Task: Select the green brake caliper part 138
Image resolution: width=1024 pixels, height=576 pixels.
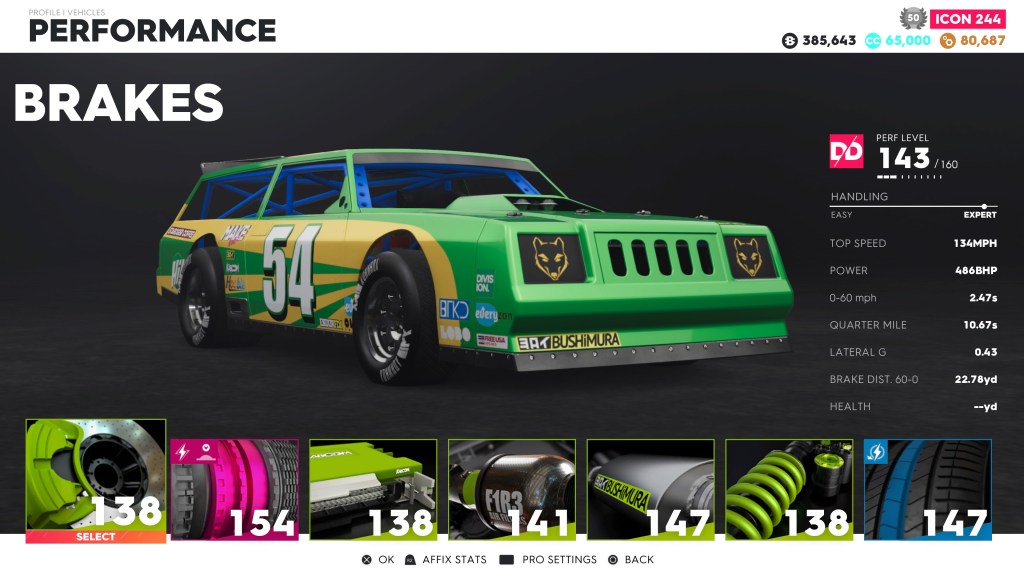Action: (x=96, y=480)
